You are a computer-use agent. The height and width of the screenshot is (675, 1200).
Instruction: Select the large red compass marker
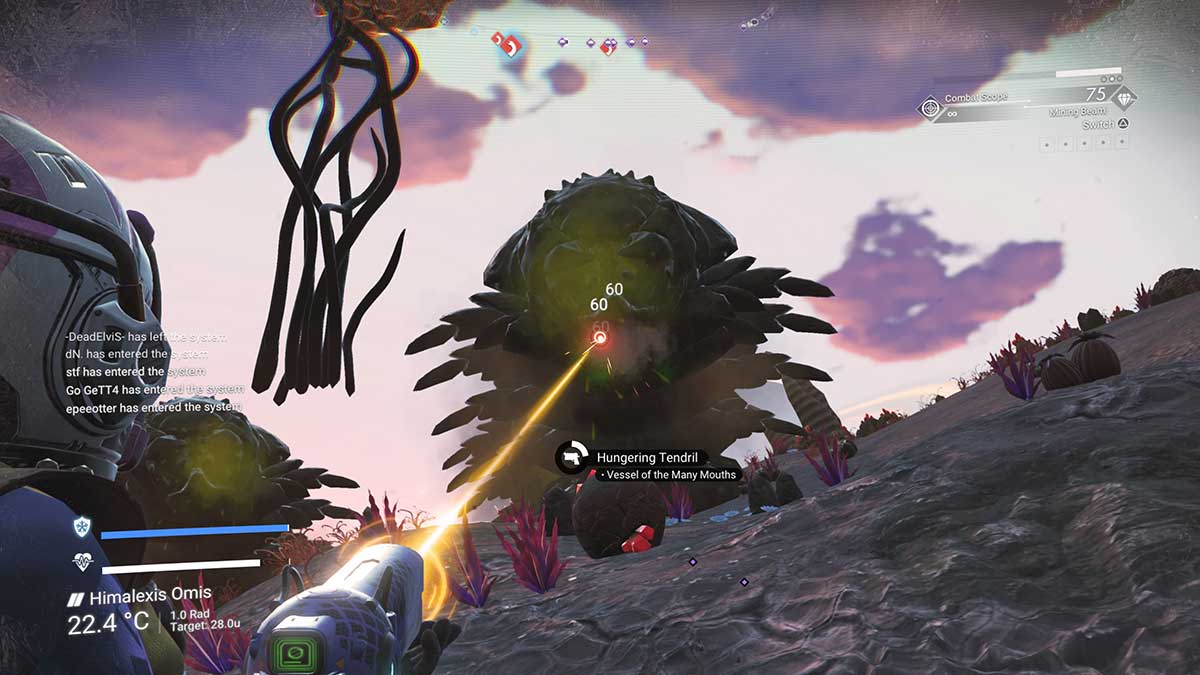click(x=510, y=45)
